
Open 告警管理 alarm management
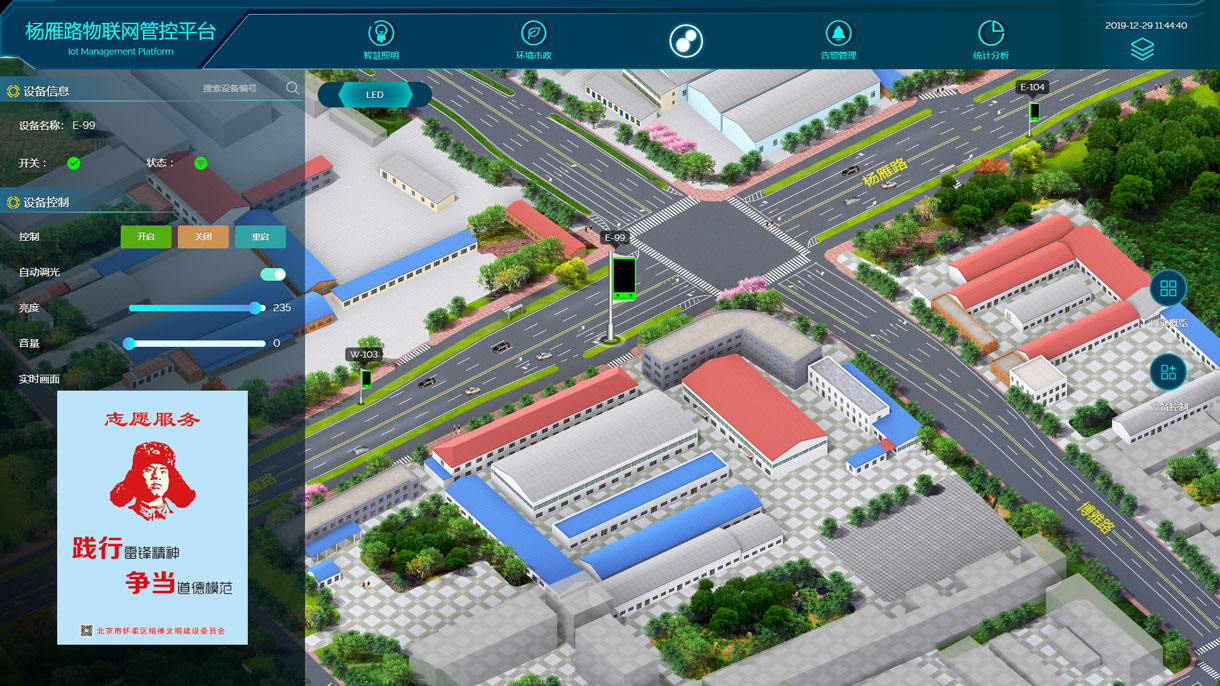pos(838,39)
